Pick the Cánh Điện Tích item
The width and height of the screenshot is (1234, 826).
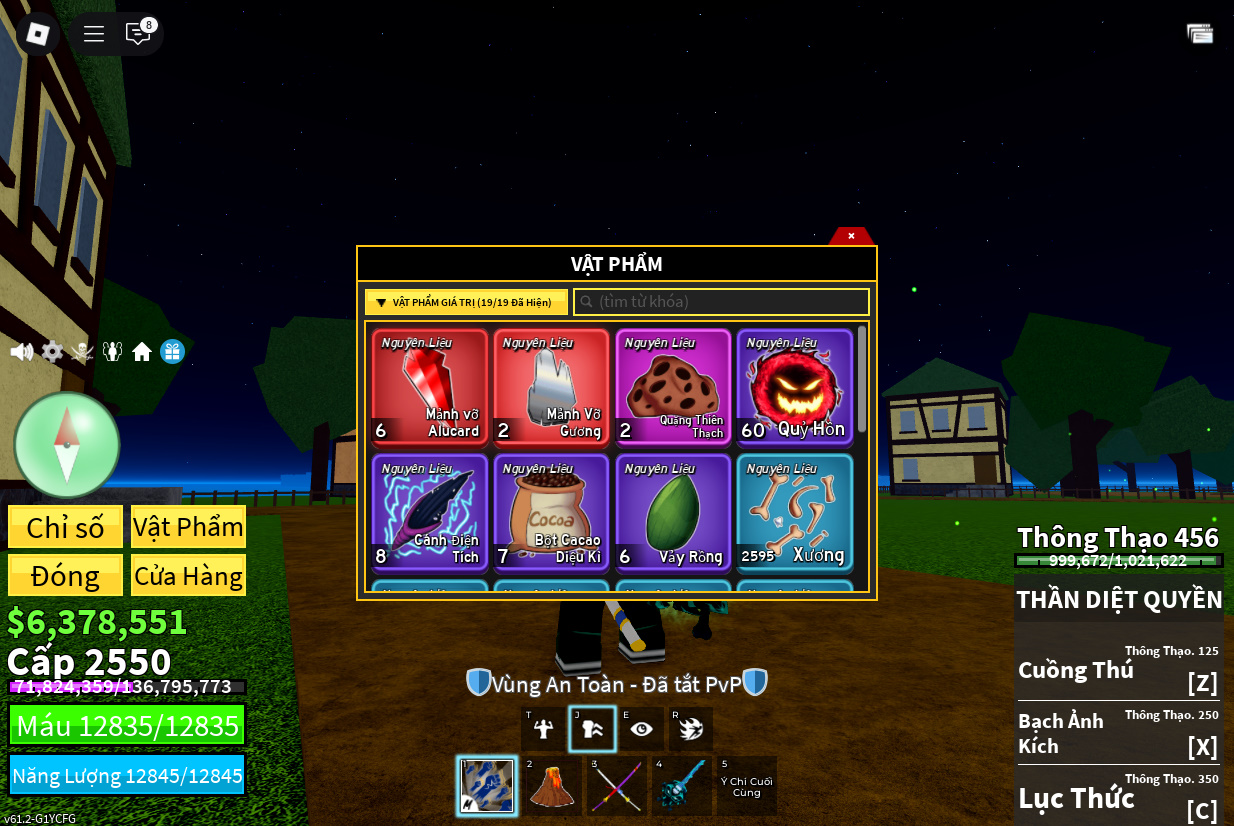430,512
